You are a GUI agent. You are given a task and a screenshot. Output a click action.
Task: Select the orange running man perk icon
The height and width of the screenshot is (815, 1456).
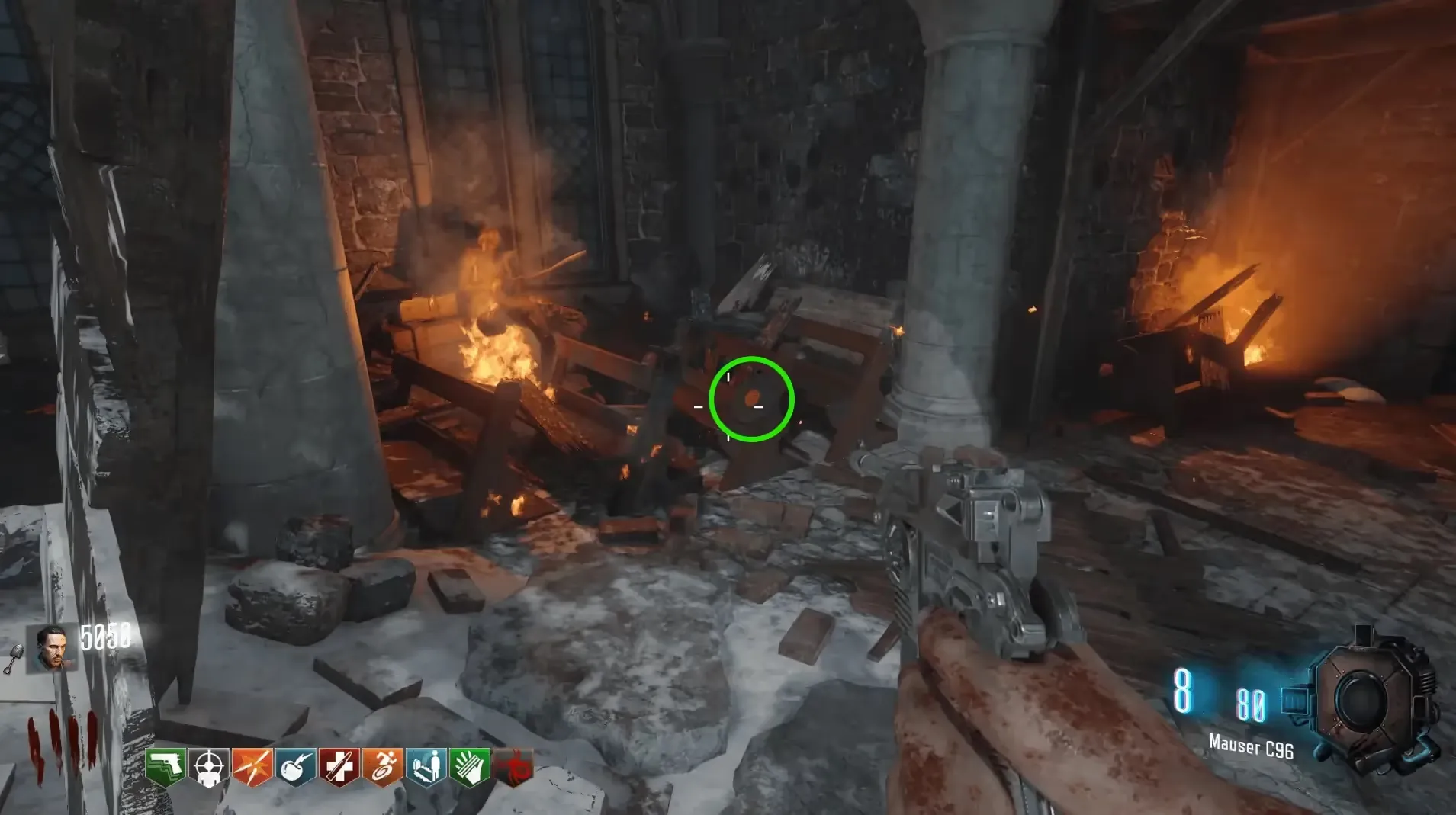(383, 766)
